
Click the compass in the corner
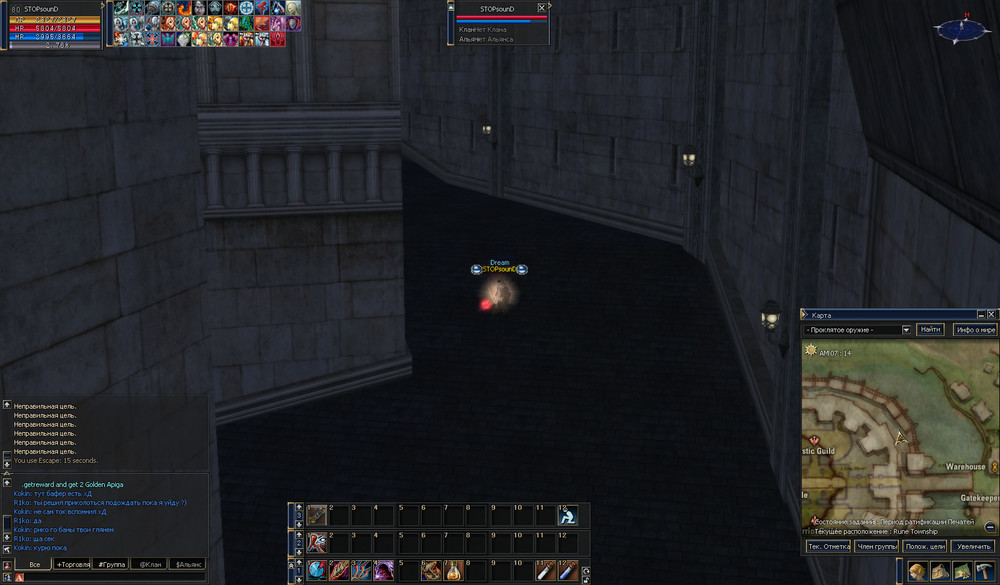tap(957, 30)
